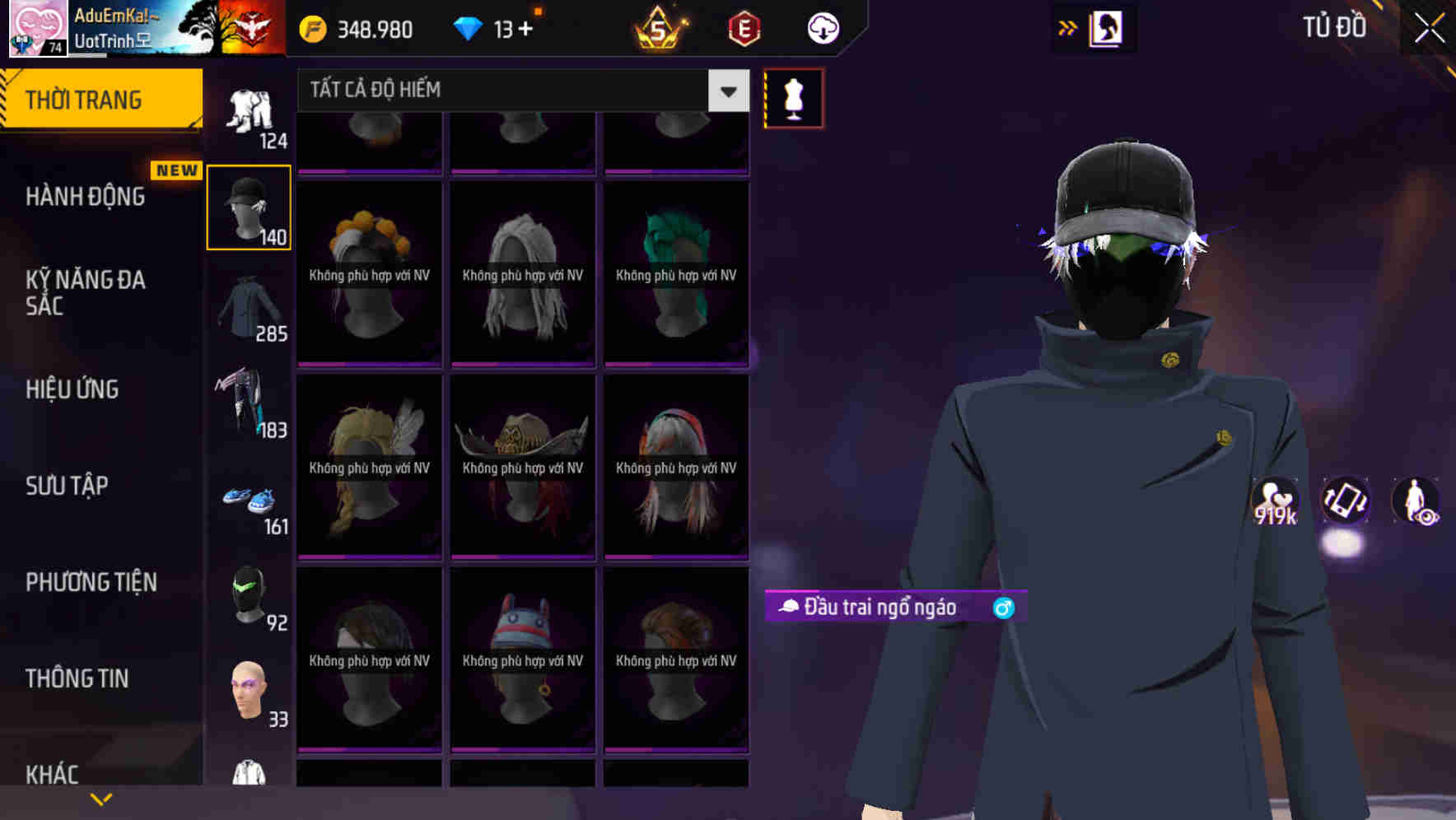Select the mask category icon labeled 92
This screenshot has height=820, width=1456.
coord(248,597)
